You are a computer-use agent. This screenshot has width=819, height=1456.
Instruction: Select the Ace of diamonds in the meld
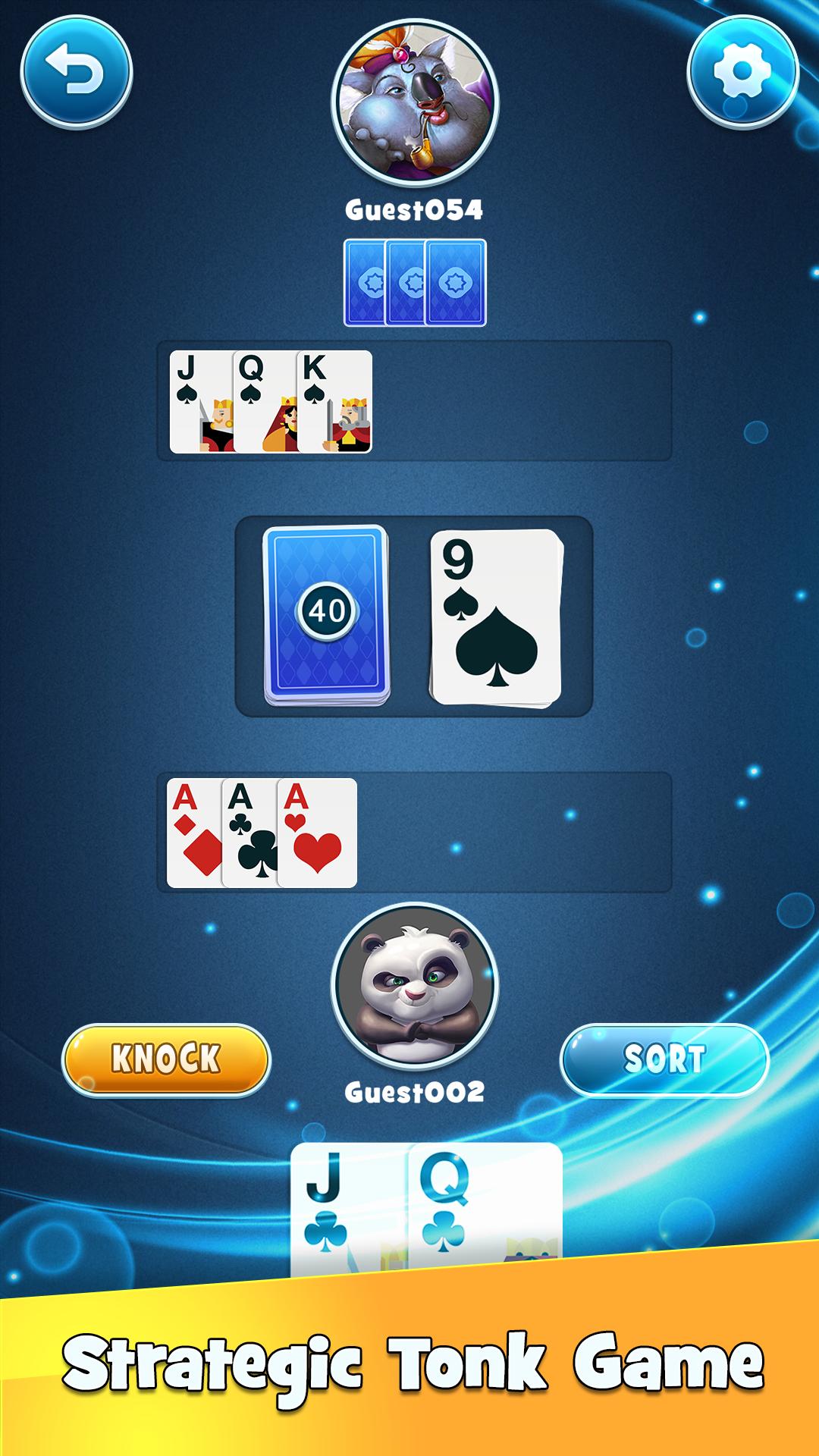tap(193, 833)
